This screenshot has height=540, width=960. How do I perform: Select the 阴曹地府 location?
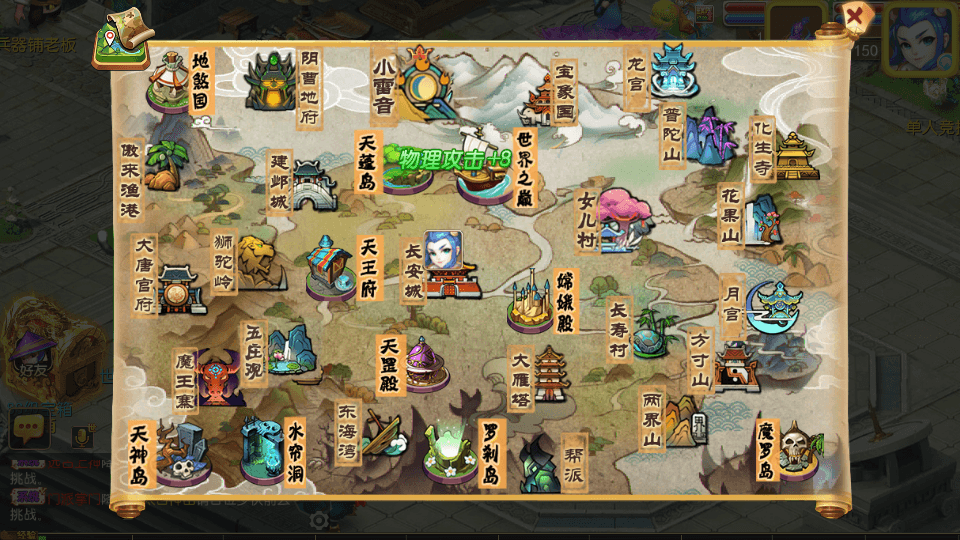tap(270, 80)
